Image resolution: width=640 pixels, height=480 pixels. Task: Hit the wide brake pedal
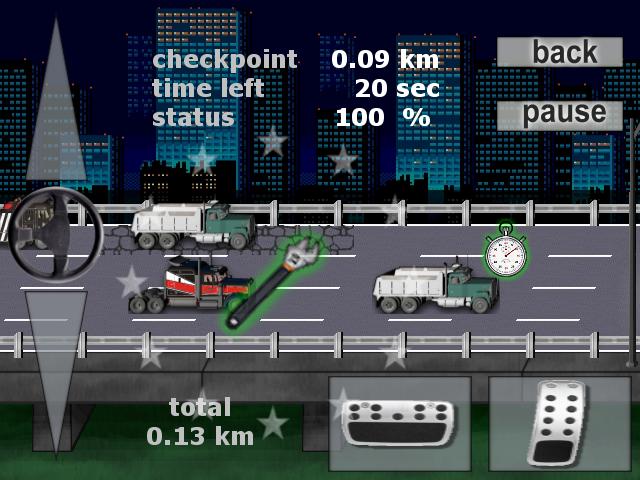(400, 425)
